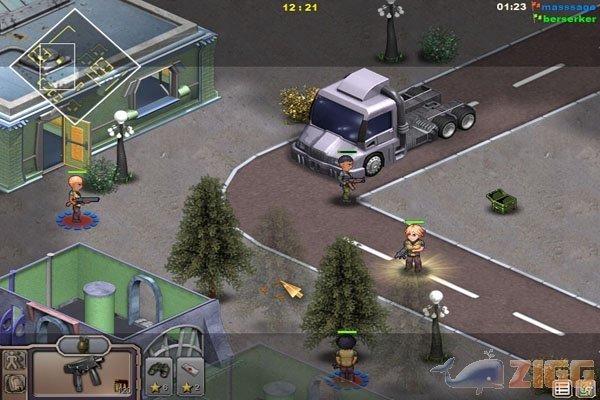Viewport: 600px width, 400px height.
Task: Click the green icon button beside the list menu
Action: pyautogui.click(x=583, y=388)
